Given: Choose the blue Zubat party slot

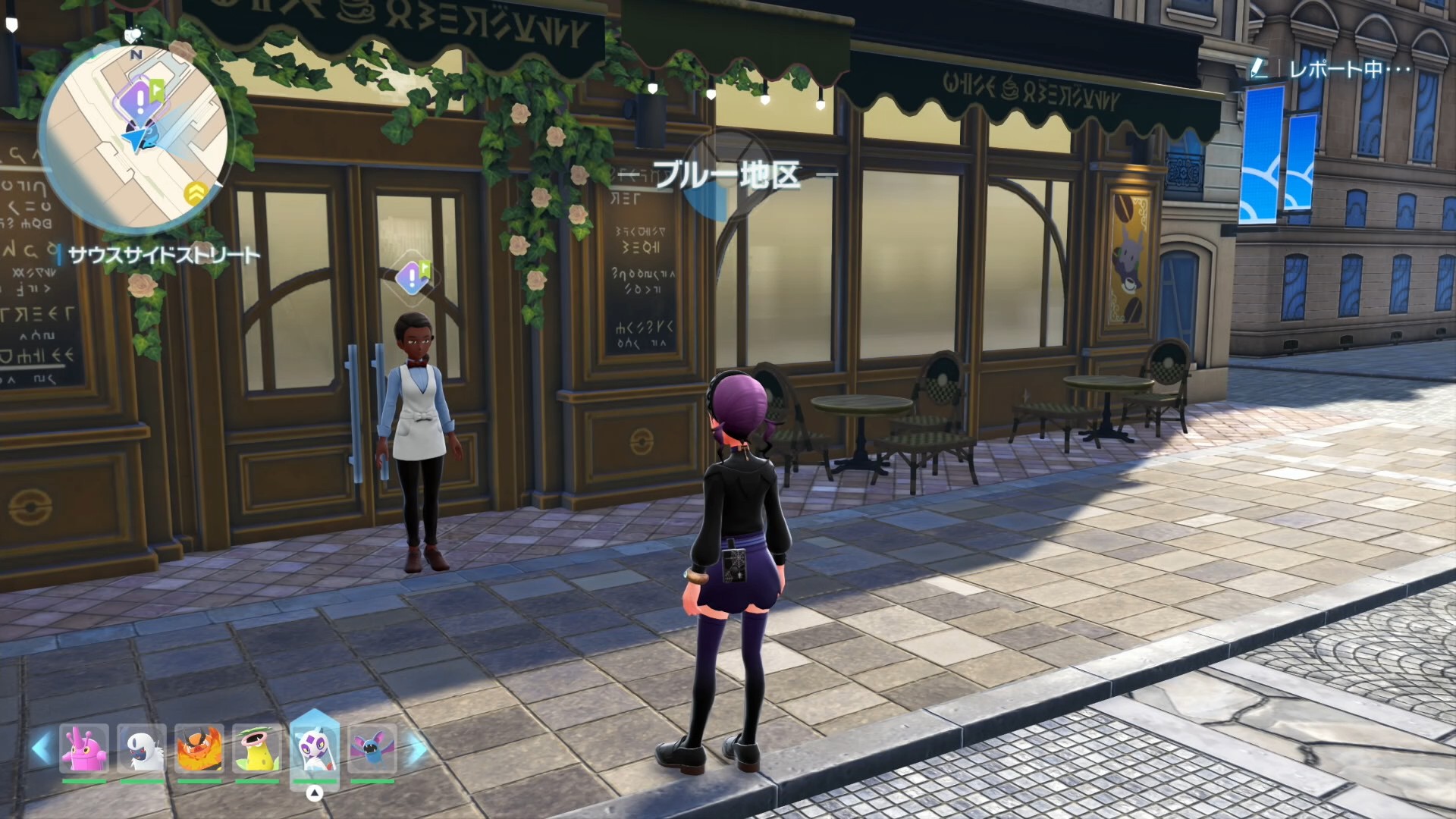Looking at the screenshot, I should click(x=372, y=748).
